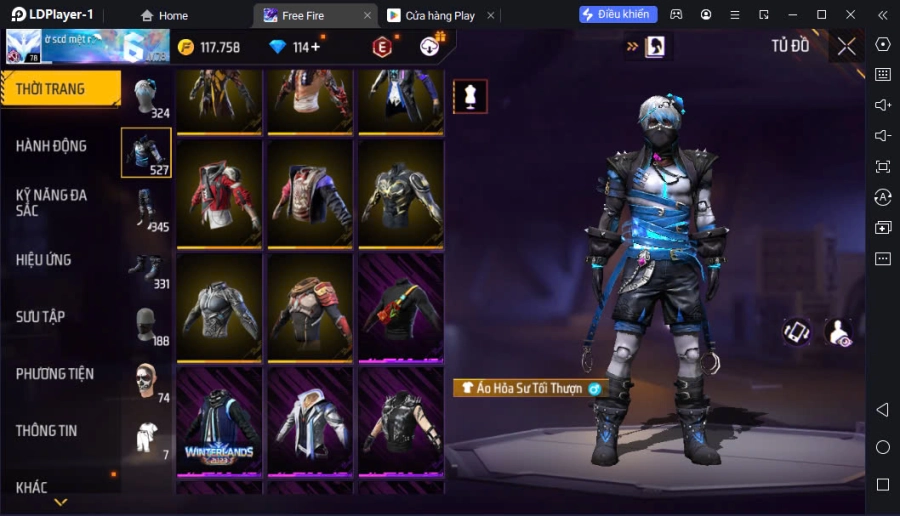Click the diamond currency add button
The image size is (900, 516).
click(316, 47)
